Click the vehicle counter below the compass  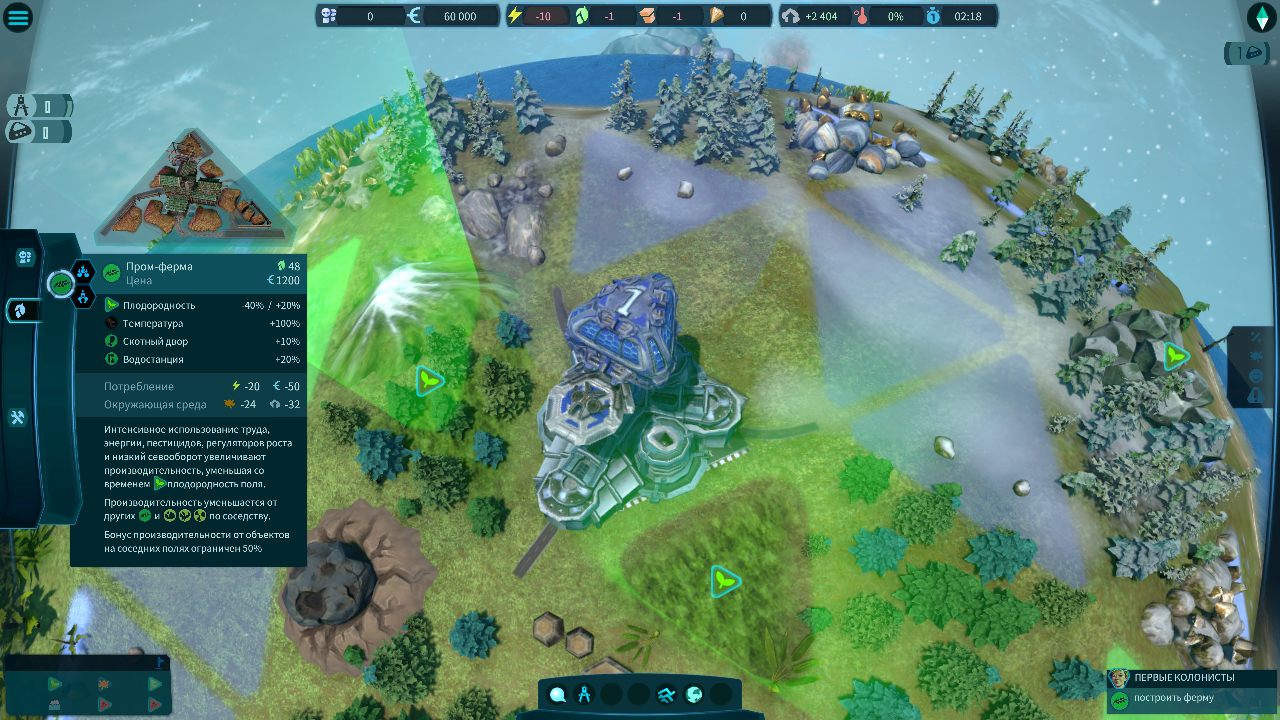click(38, 131)
